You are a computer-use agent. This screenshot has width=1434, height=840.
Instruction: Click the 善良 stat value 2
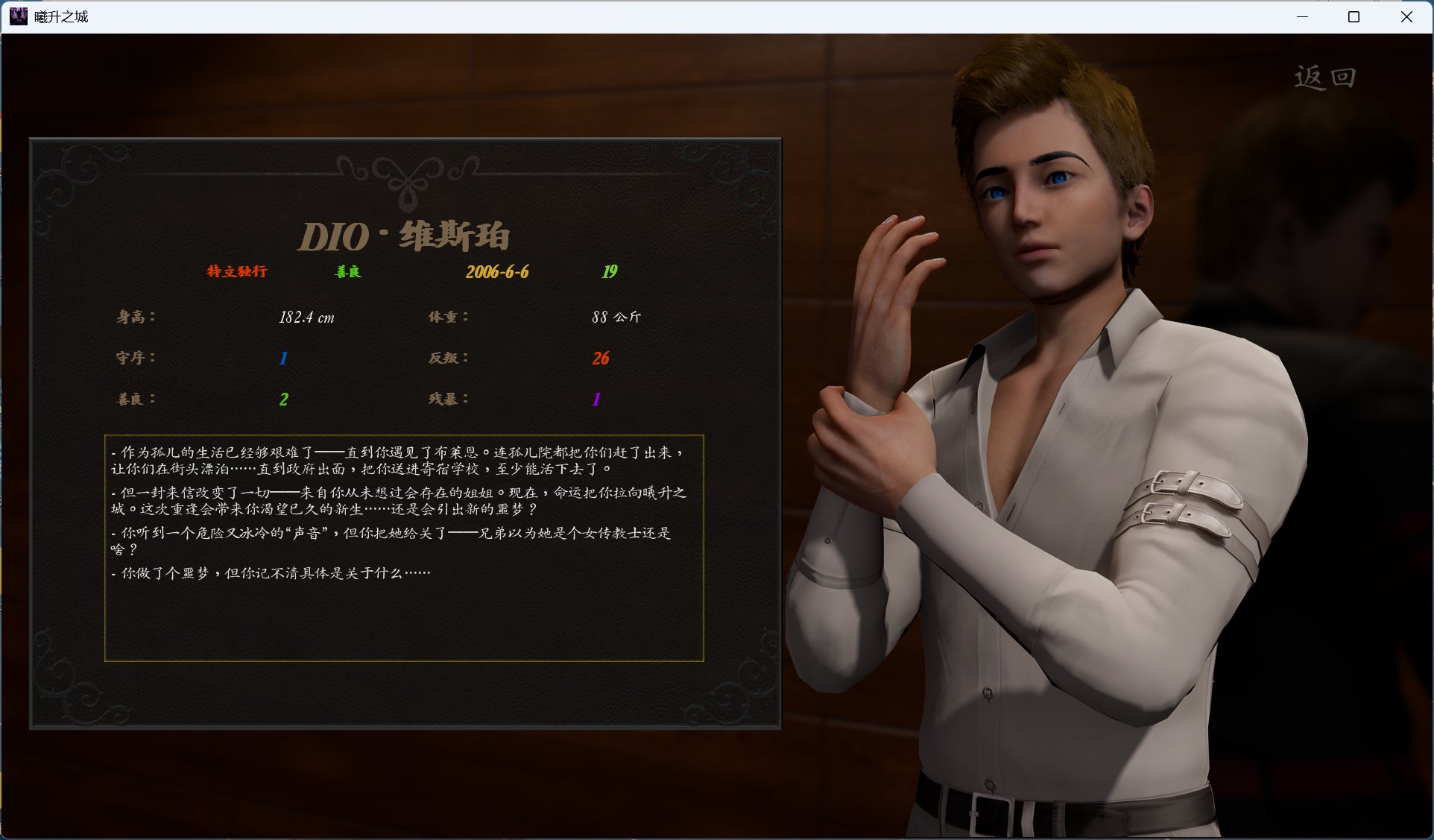(x=282, y=399)
